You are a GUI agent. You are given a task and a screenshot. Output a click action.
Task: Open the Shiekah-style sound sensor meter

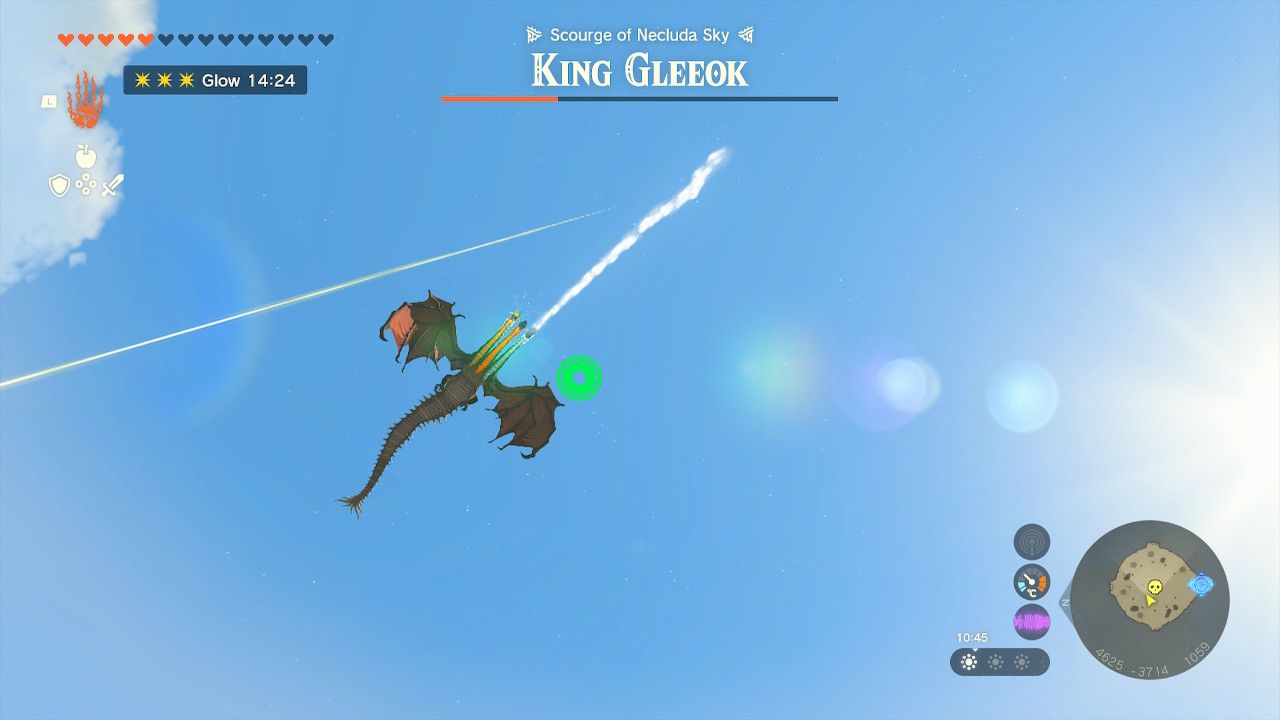tap(1031, 620)
